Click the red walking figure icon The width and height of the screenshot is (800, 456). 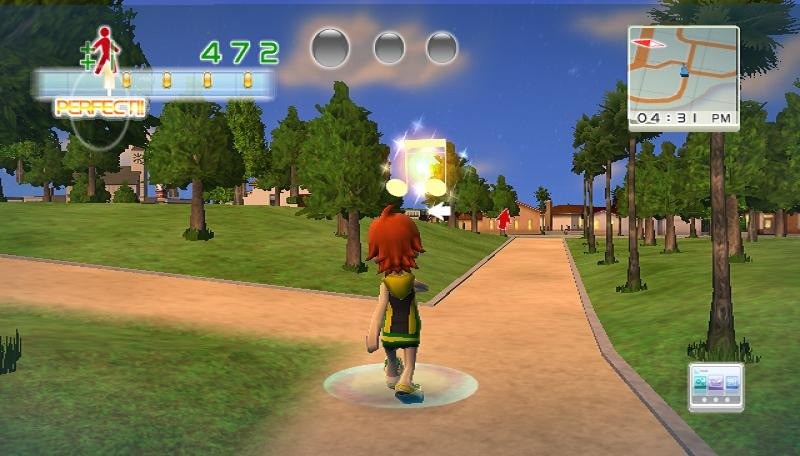[104, 48]
